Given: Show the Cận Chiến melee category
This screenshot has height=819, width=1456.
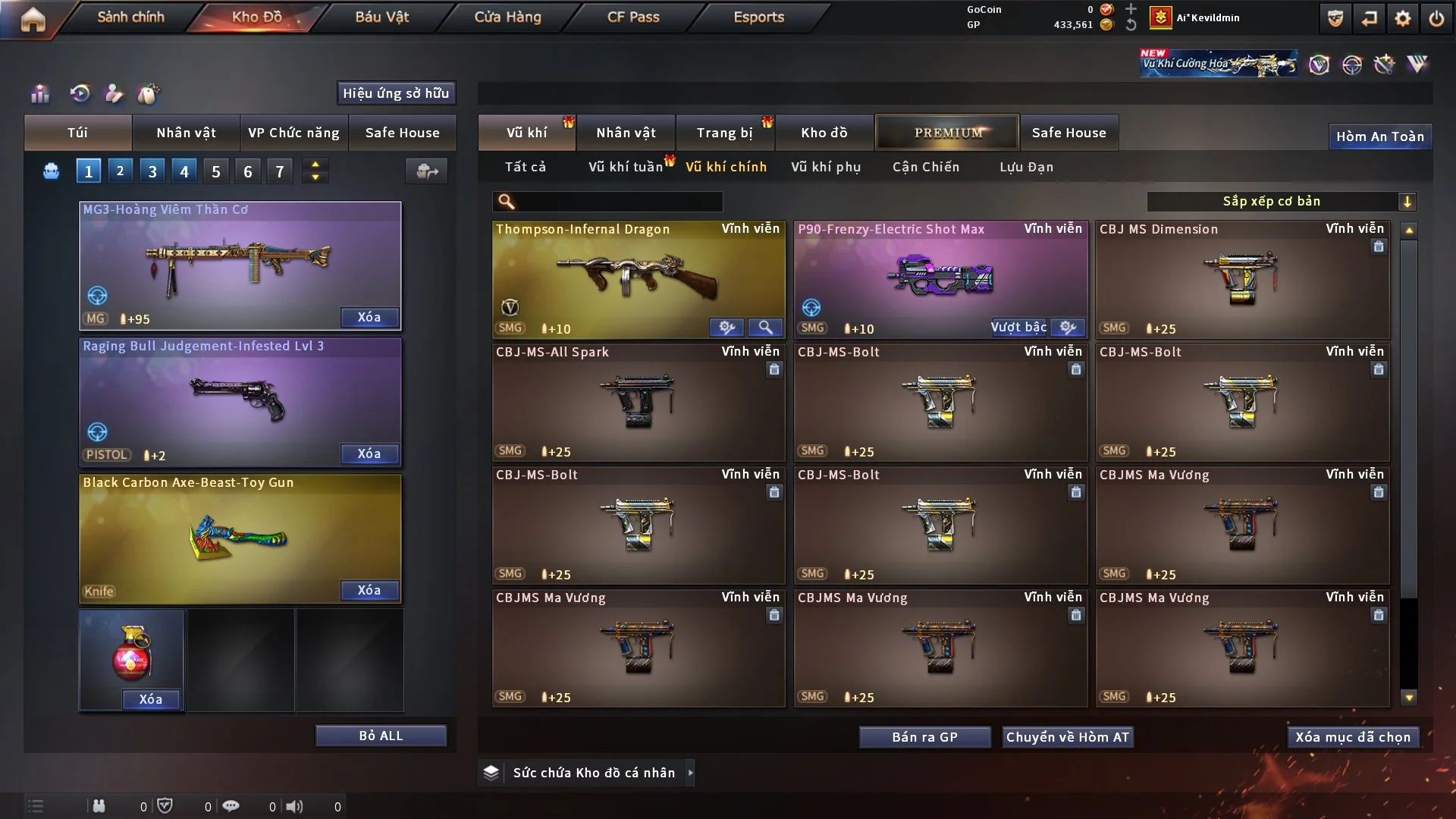Looking at the screenshot, I should pyautogui.click(x=926, y=167).
